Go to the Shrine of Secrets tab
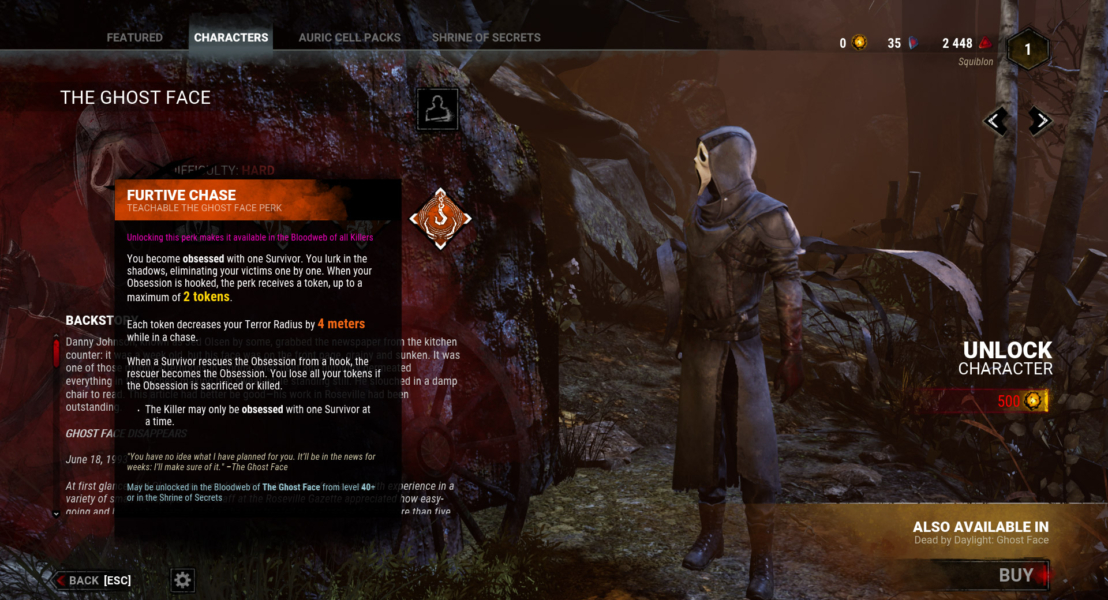 point(486,38)
